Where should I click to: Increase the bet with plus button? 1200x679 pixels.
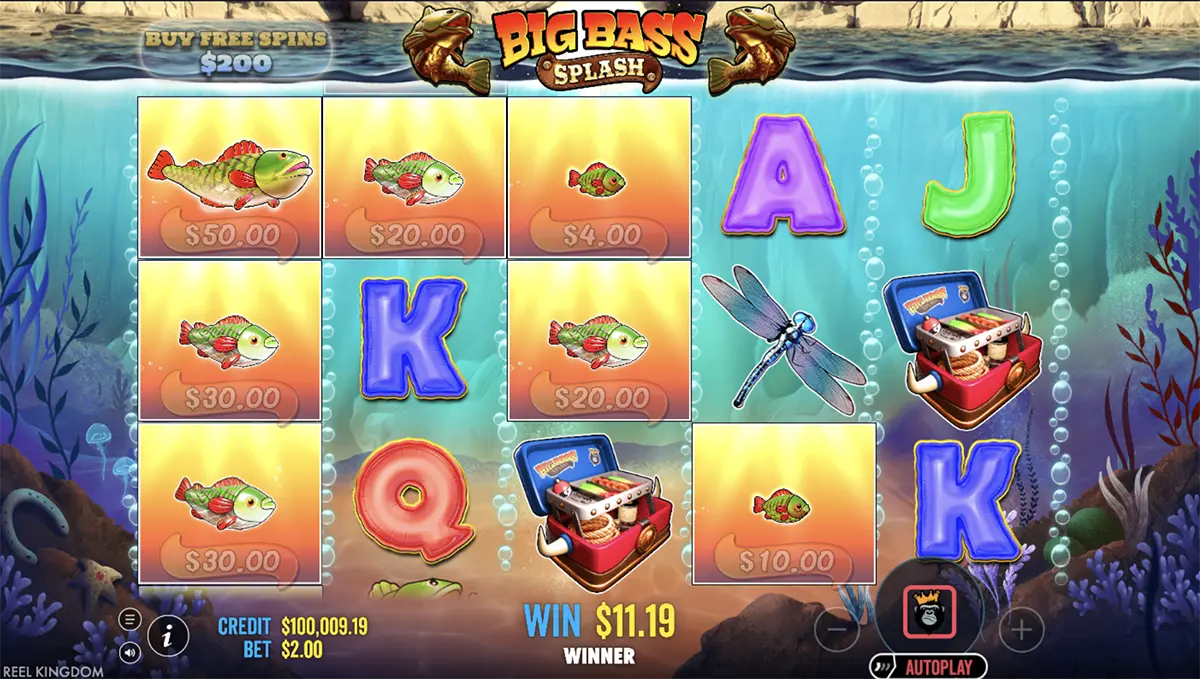coord(1020,629)
